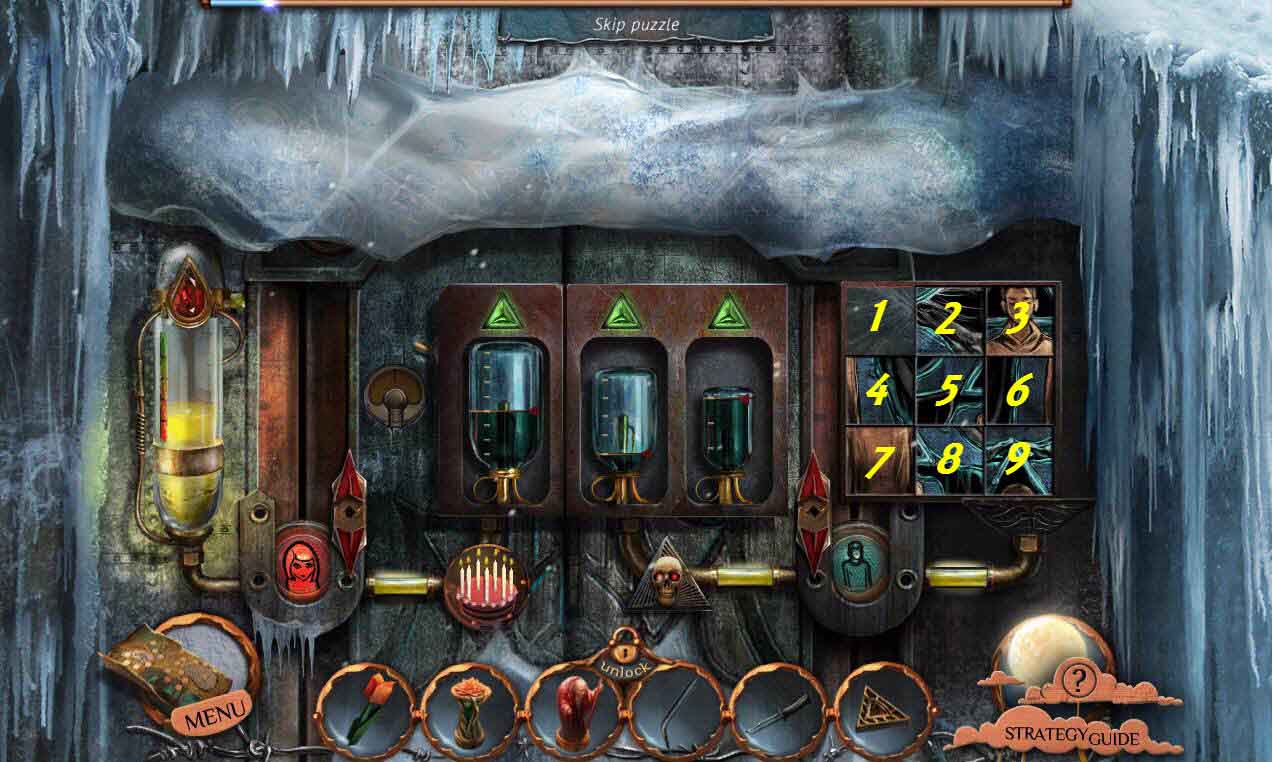Select the golden triangle inventory item
The height and width of the screenshot is (762, 1272).
(x=882, y=712)
